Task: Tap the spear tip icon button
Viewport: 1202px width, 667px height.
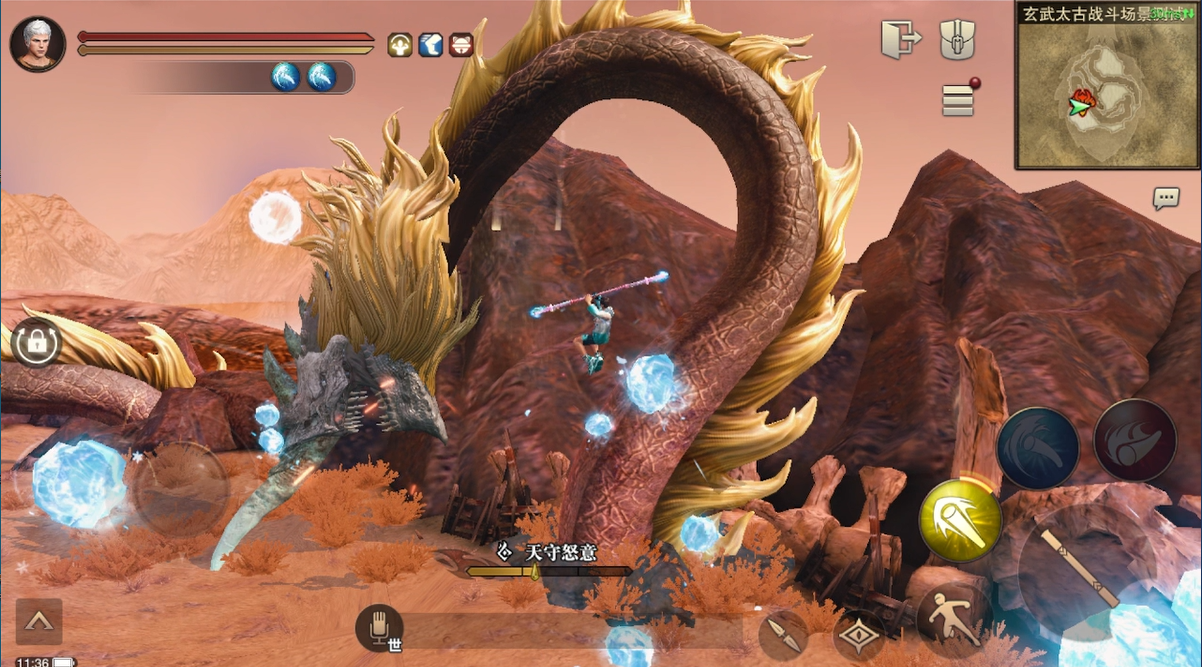Action: tap(783, 634)
